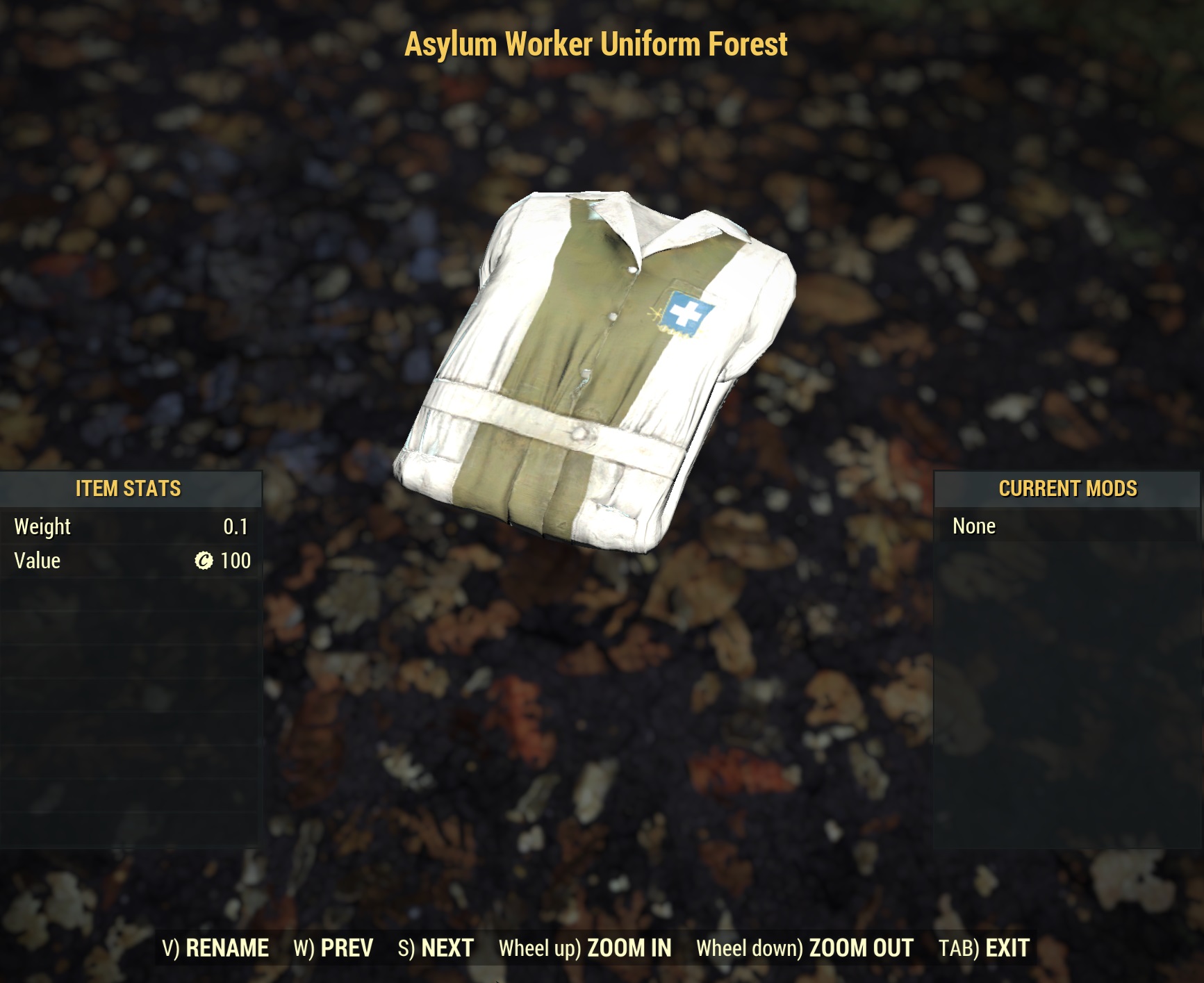Click None under Current Mods
This screenshot has width=1204, height=983.
coord(973,526)
